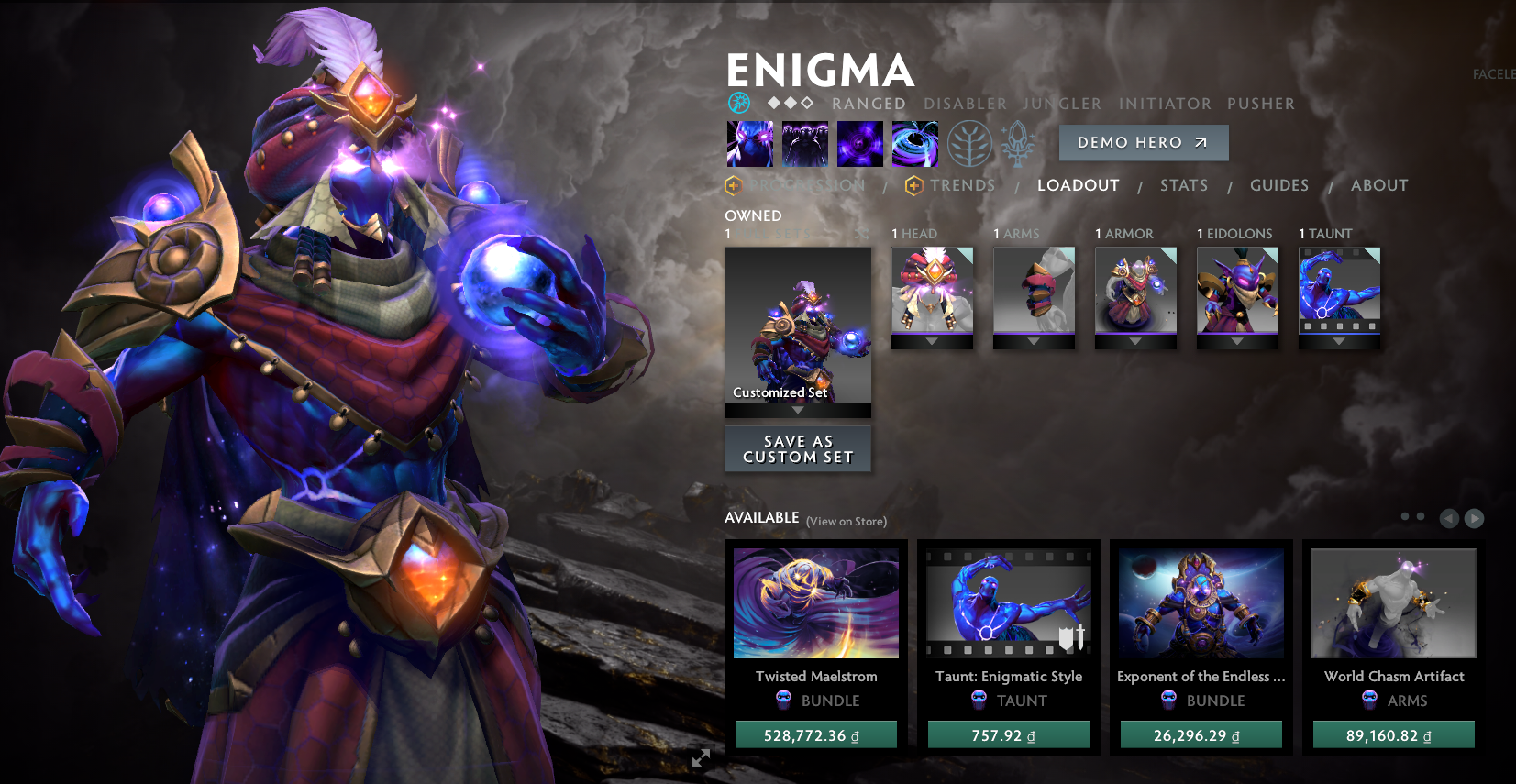1516x784 pixels.
Task: Open the Guides tab
Action: pyautogui.click(x=1278, y=185)
